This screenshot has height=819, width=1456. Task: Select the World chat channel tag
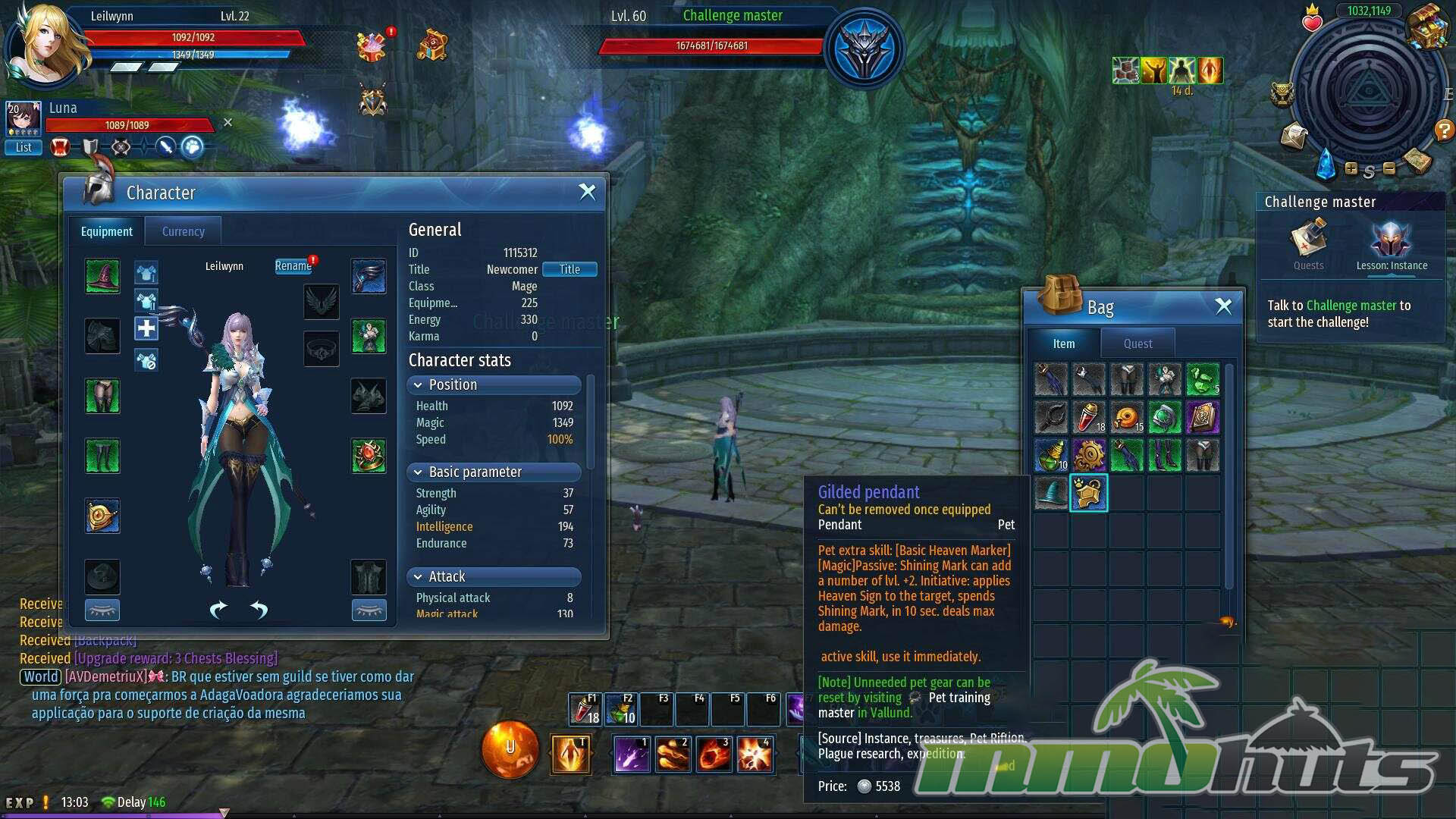click(x=41, y=676)
